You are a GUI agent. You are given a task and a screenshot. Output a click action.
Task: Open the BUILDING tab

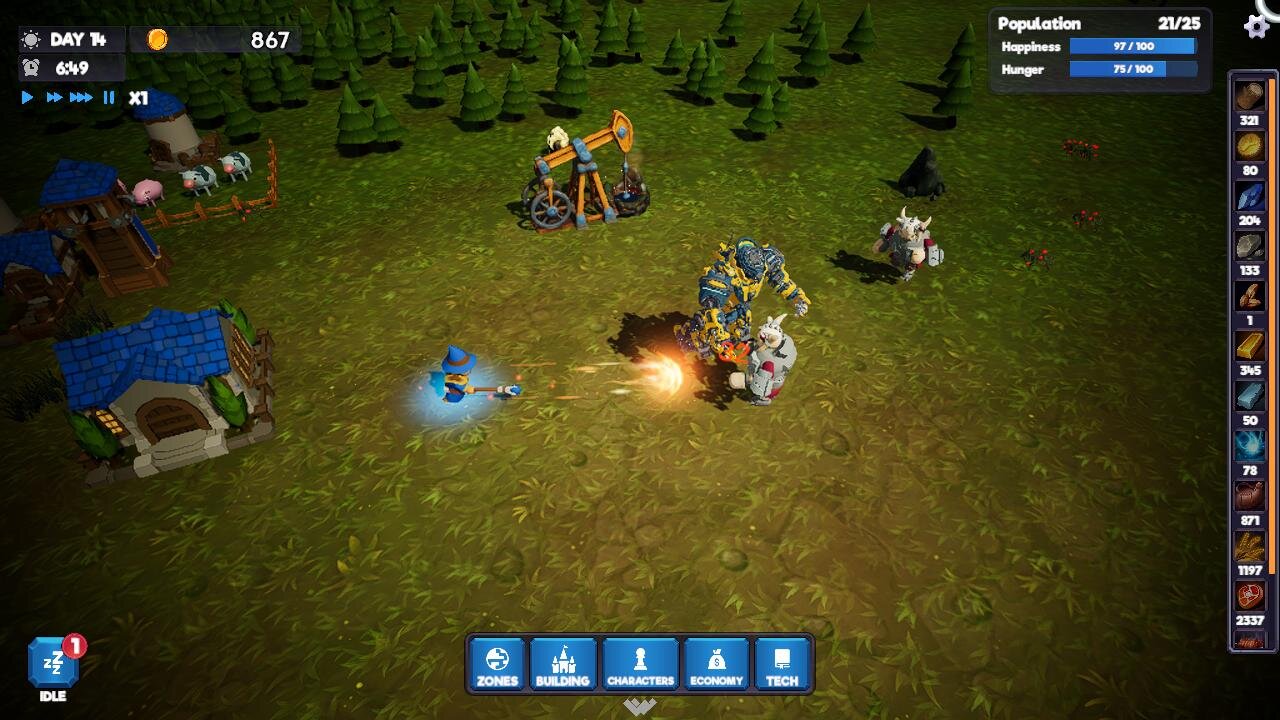point(564,663)
